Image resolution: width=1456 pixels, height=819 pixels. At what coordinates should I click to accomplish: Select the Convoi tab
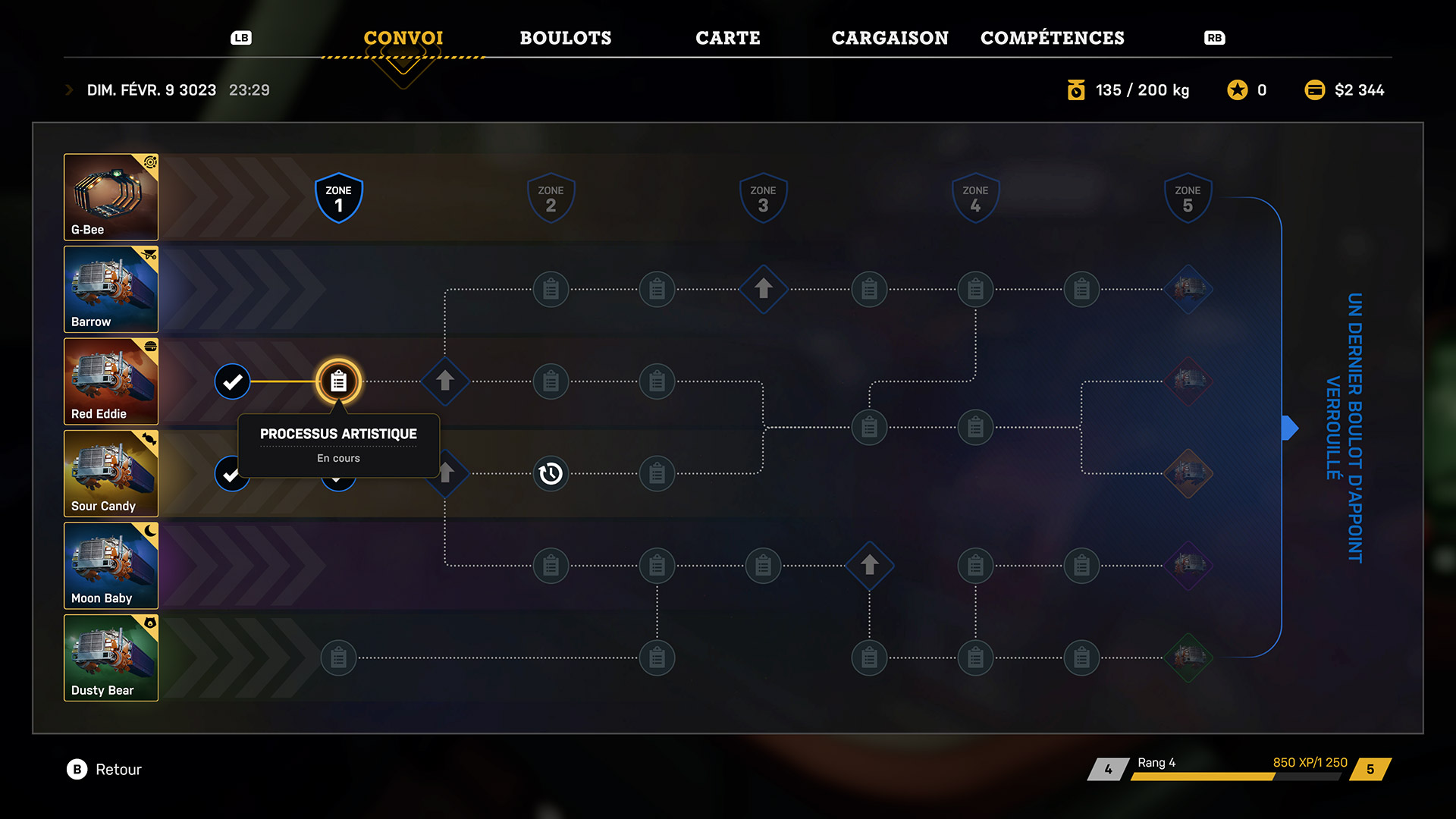[x=403, y=38]
